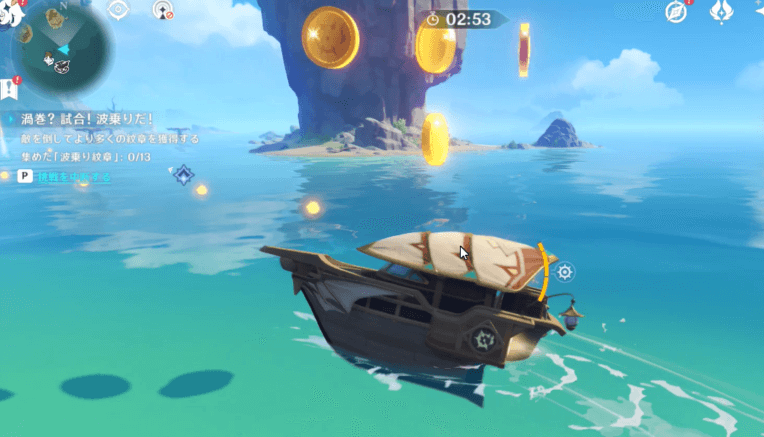Image resolution: width=764 pixels, height=437 pixels.
Task: Abort the challenge via the blue link
Action: (x=74, y=177)
